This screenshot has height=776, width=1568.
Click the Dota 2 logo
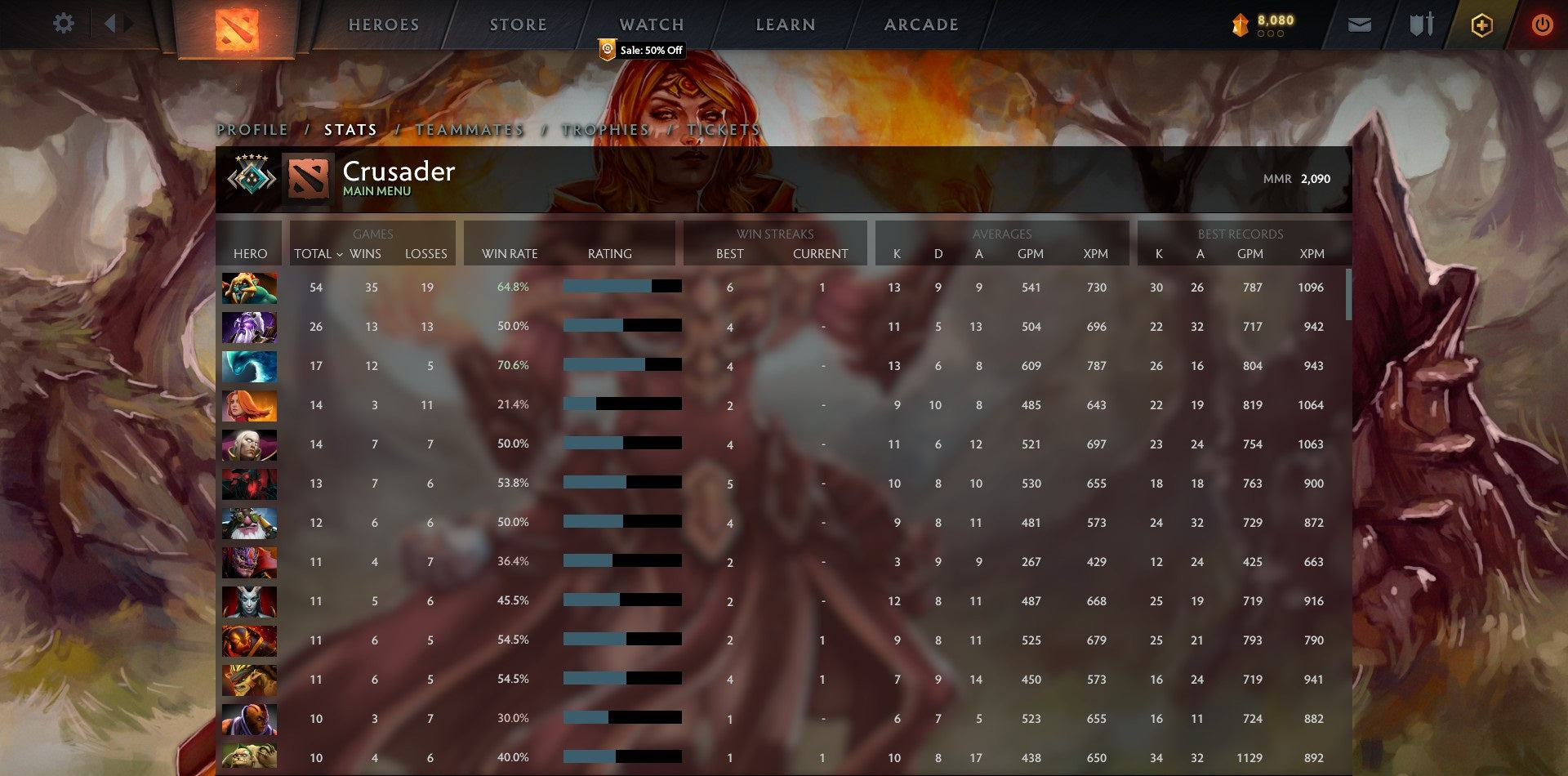[236, 25]
